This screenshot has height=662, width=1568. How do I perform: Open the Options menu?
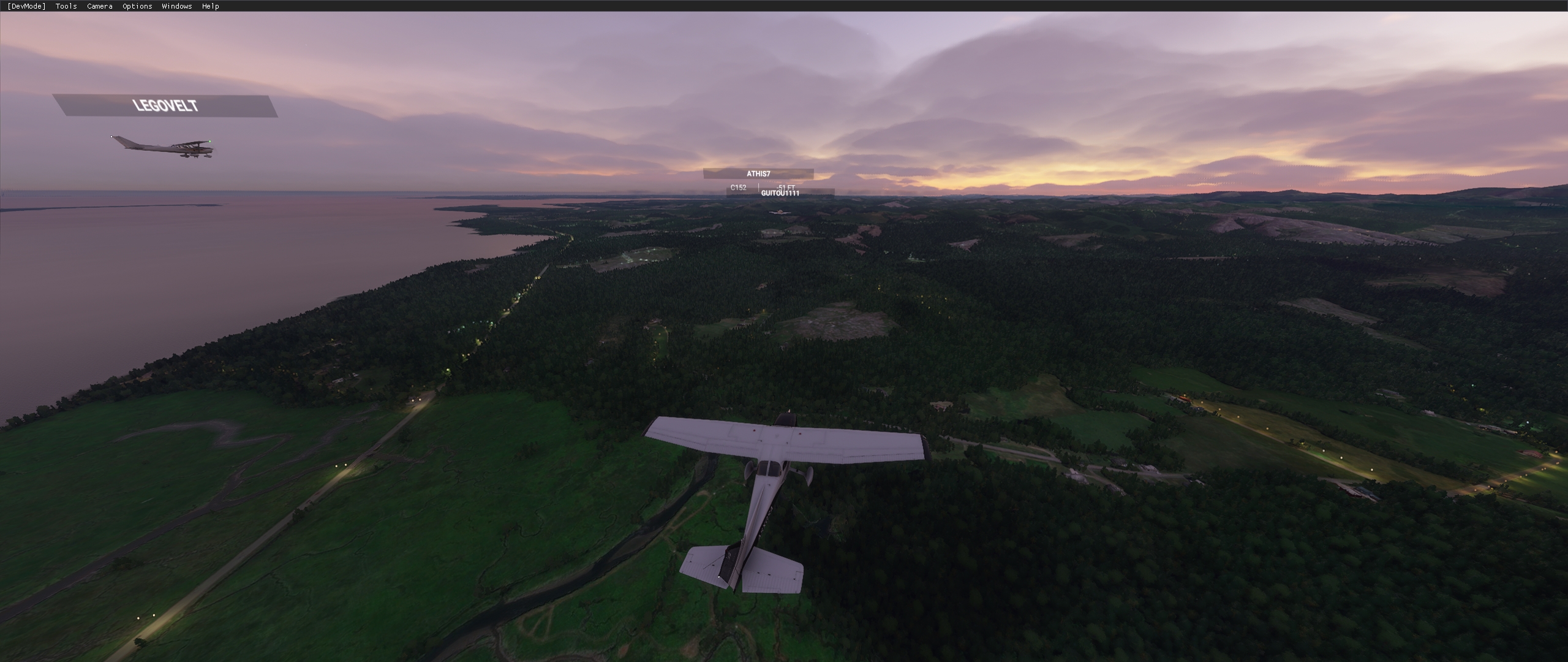[x=136, y=6]
